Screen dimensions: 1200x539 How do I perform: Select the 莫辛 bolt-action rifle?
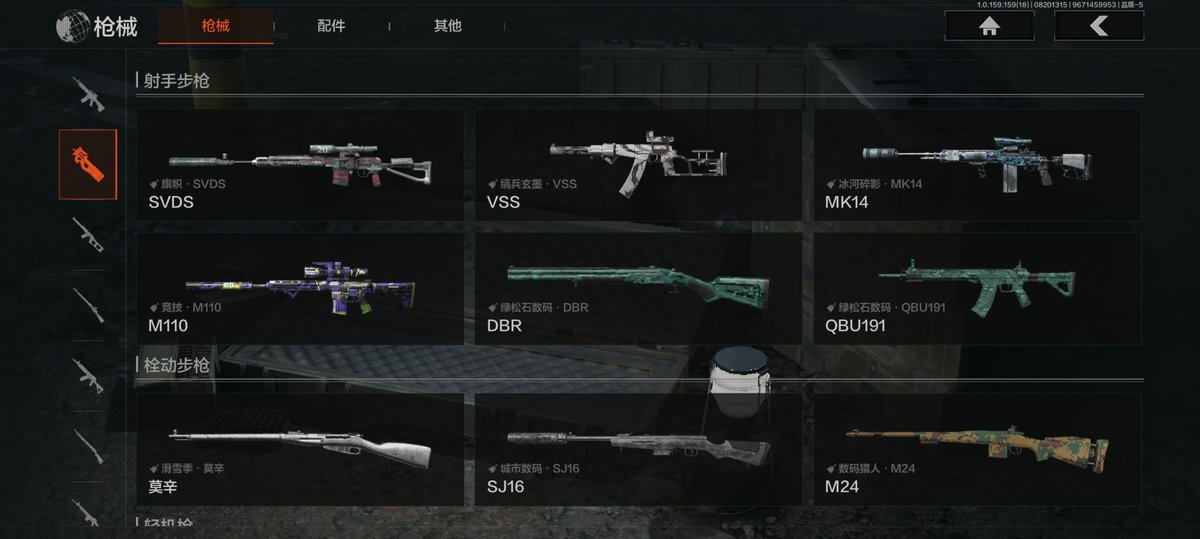pos(299,449)
